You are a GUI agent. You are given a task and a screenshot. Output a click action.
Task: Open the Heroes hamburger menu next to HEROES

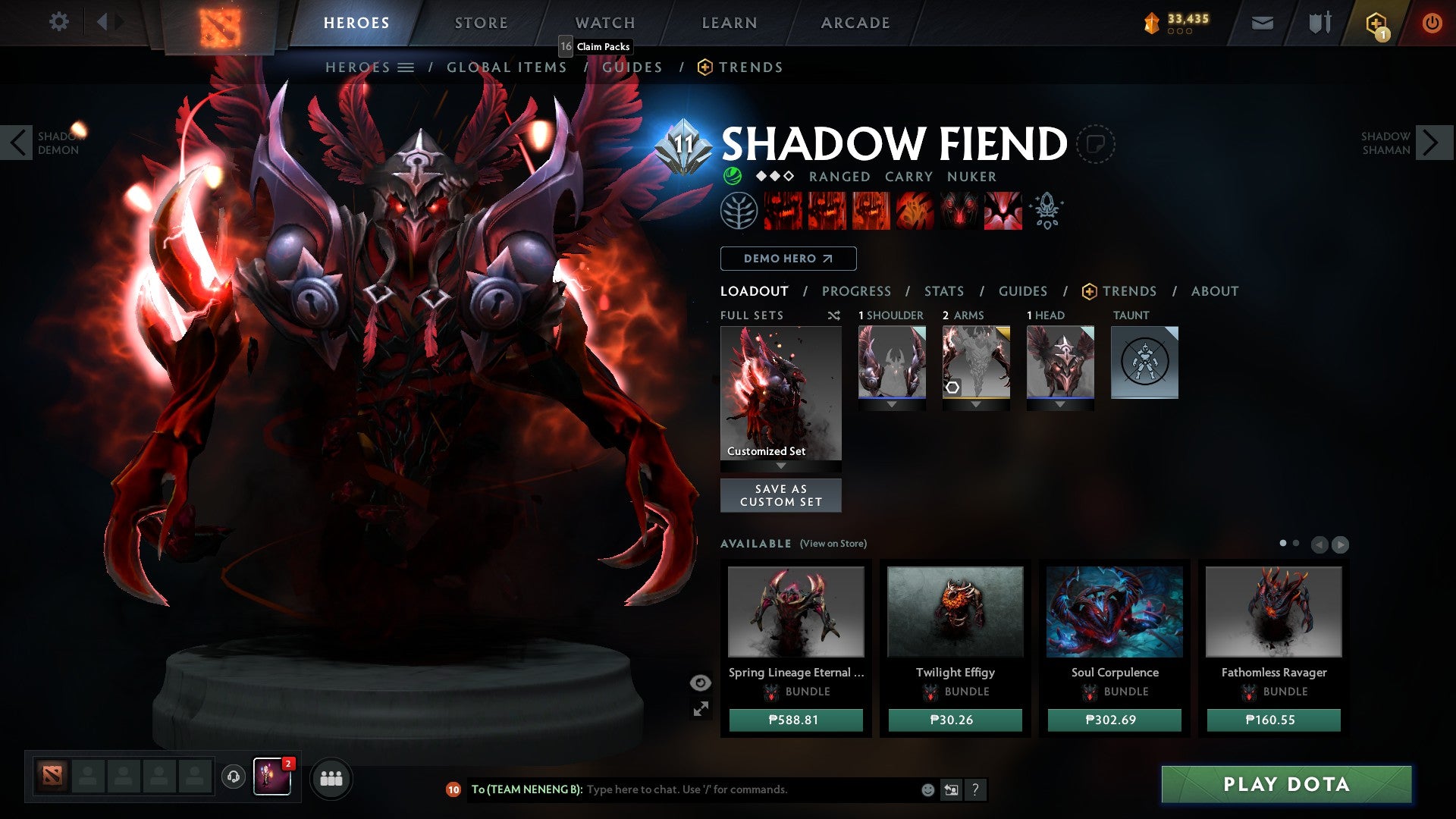407,67
